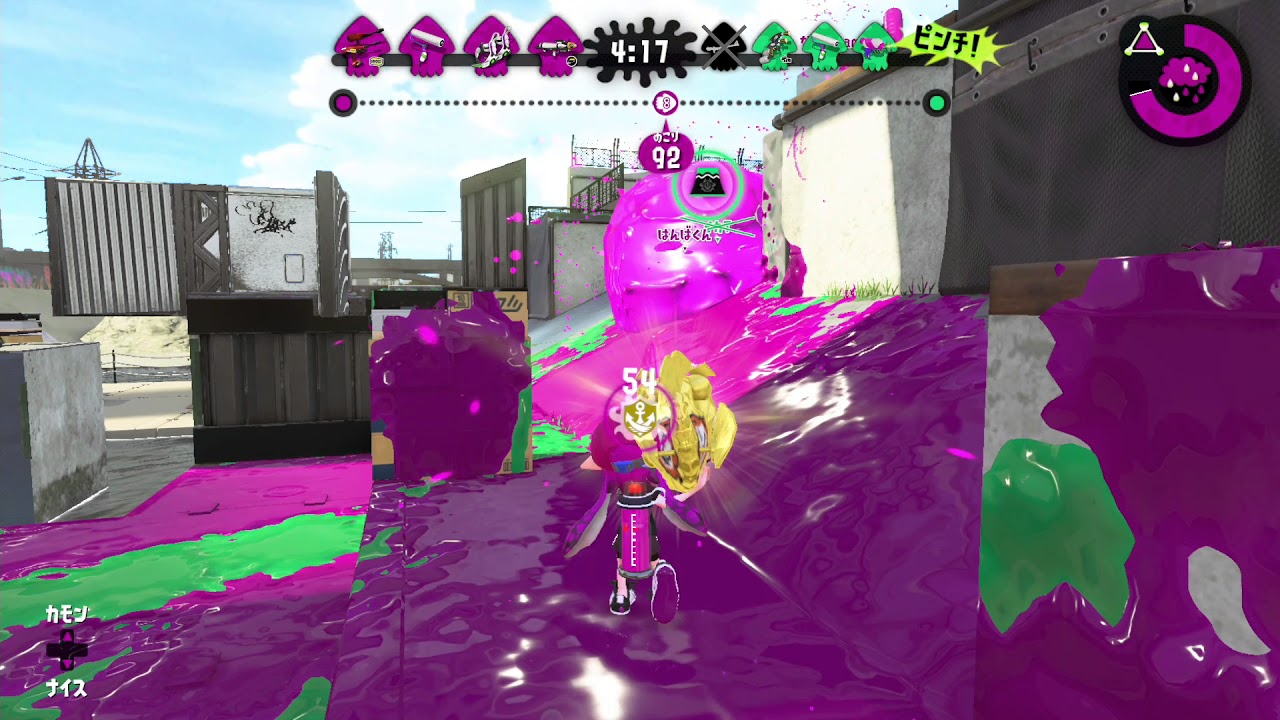The image size is (1280, 720).
Task: Select the charger weapon on the leftmost squid
Action: pyautogui.click(x=360, y=42)
